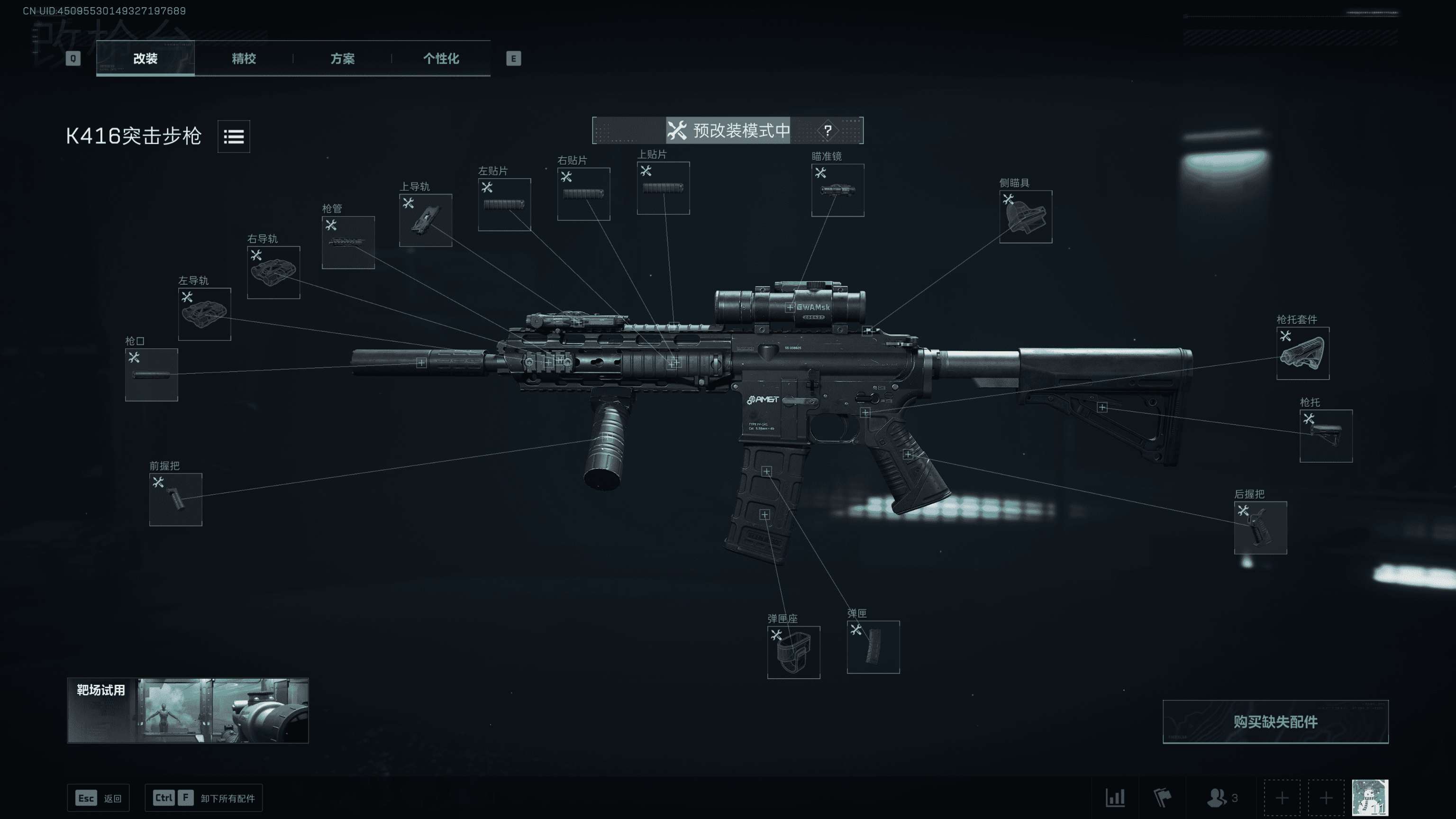Select the 枪口 muzzle attachment slot
Image resolution: width=1456 pixels, height=819 pixels.
click(152, 374)
